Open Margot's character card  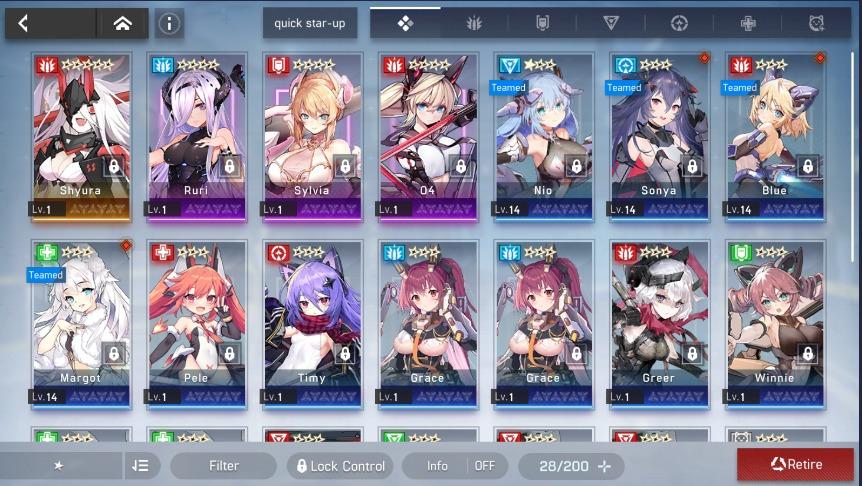point(81,322)
